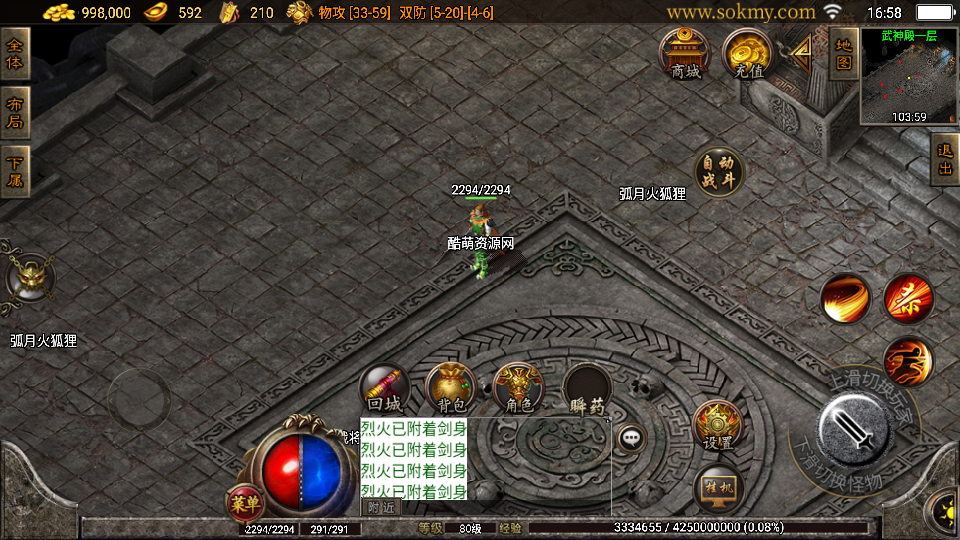Open the 地图 map button
Viewport: 960px width, 540px height.
[x=843, y=53]
